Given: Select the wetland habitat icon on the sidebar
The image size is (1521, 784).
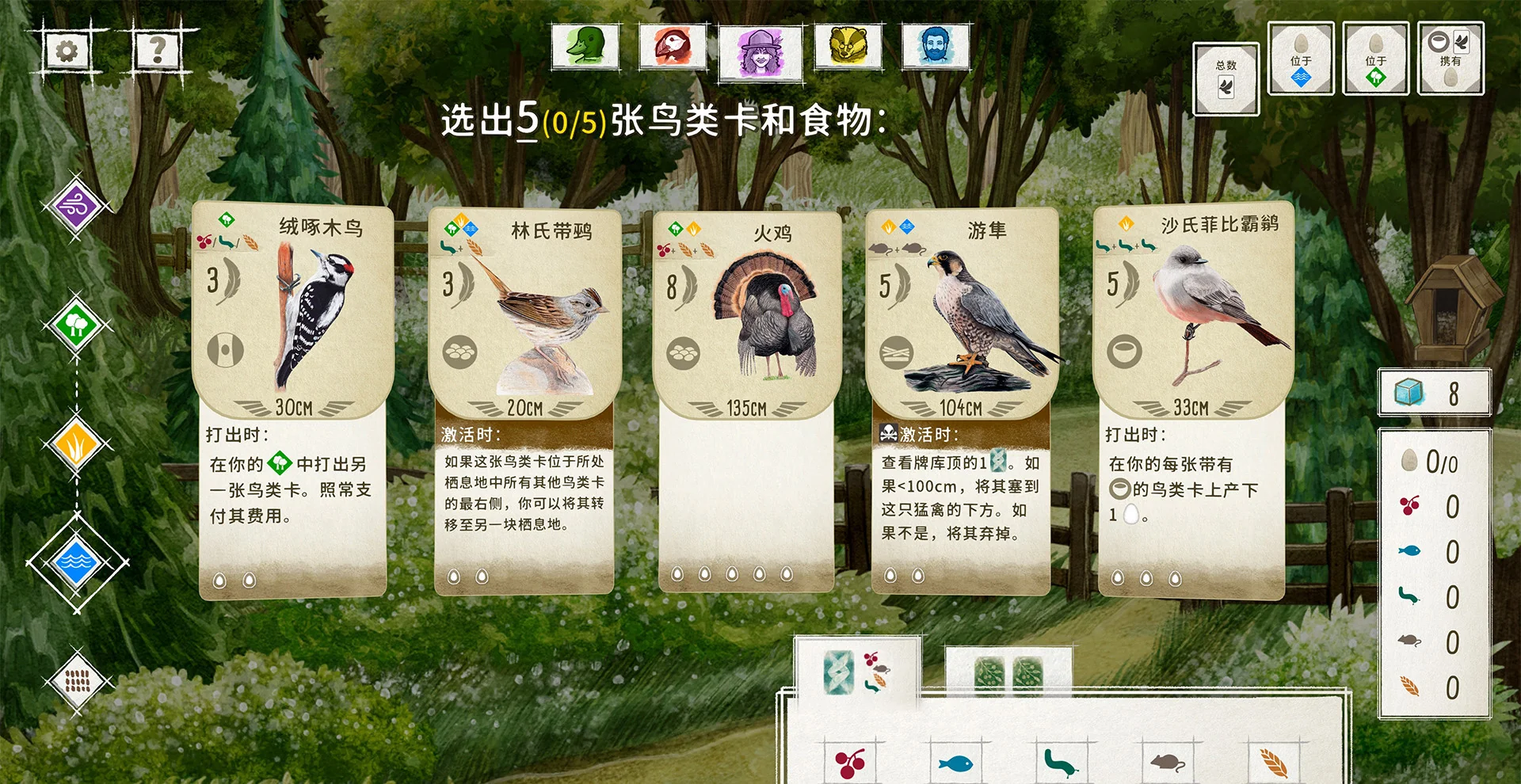Looking at the screenshot, I should click(x=77, y=562).
